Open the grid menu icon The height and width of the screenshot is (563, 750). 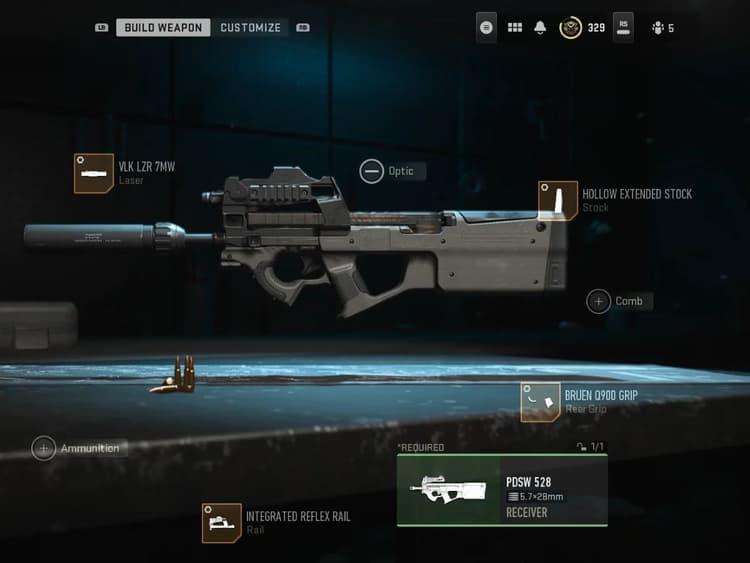[x=515, y=28]
